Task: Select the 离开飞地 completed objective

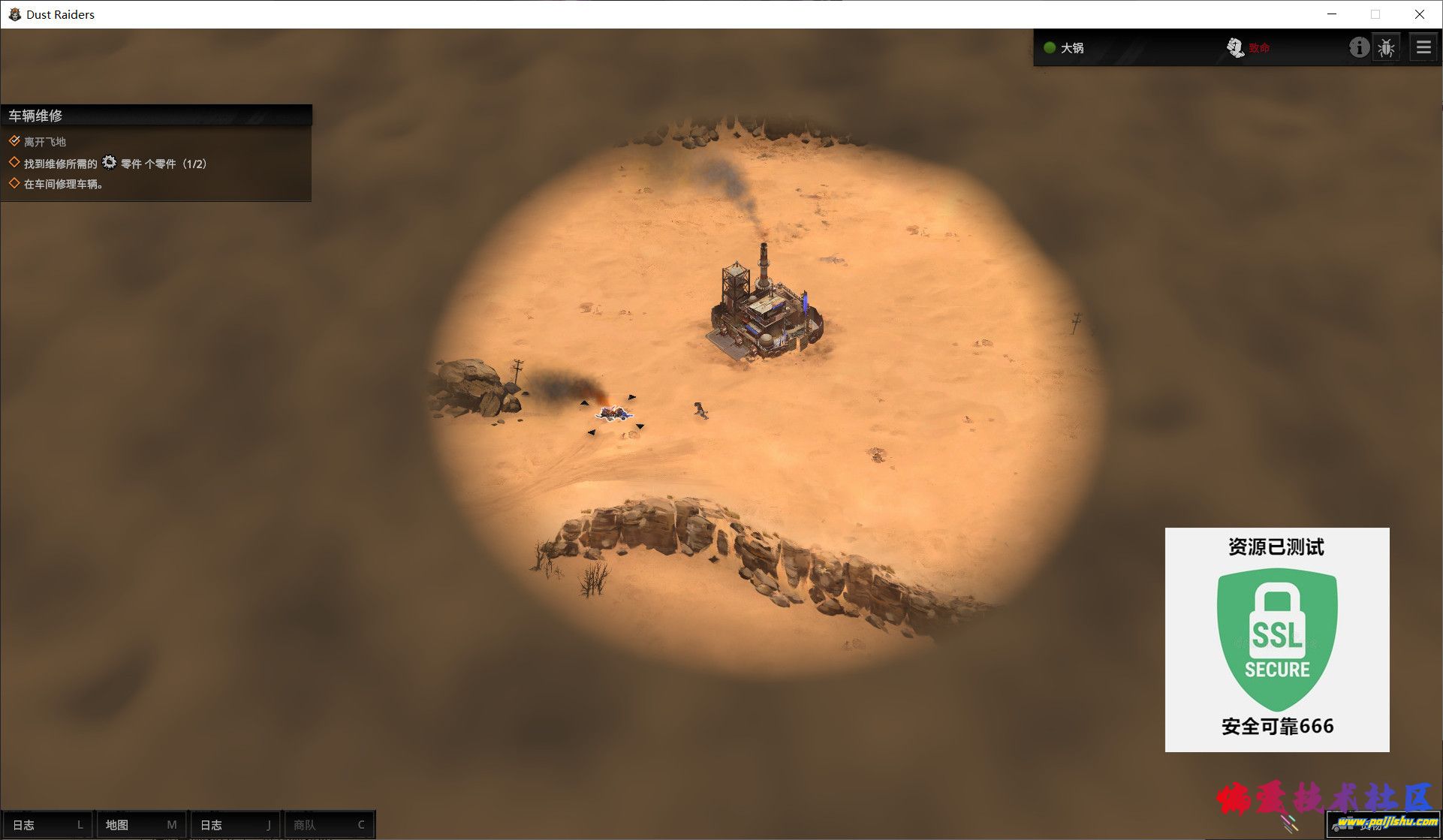Action: coord(44,142)
